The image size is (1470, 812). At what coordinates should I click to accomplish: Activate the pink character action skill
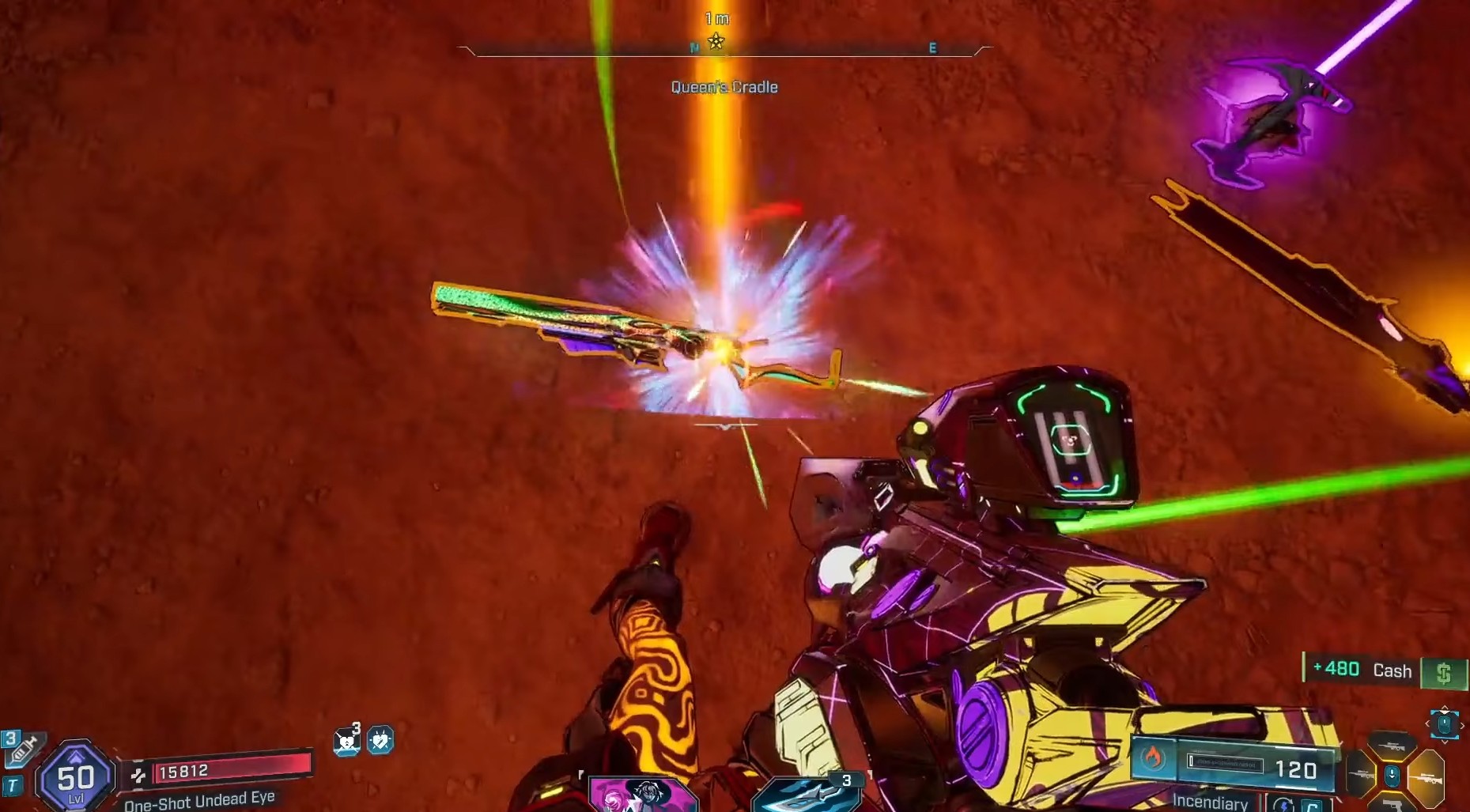[x=642, y=795]
